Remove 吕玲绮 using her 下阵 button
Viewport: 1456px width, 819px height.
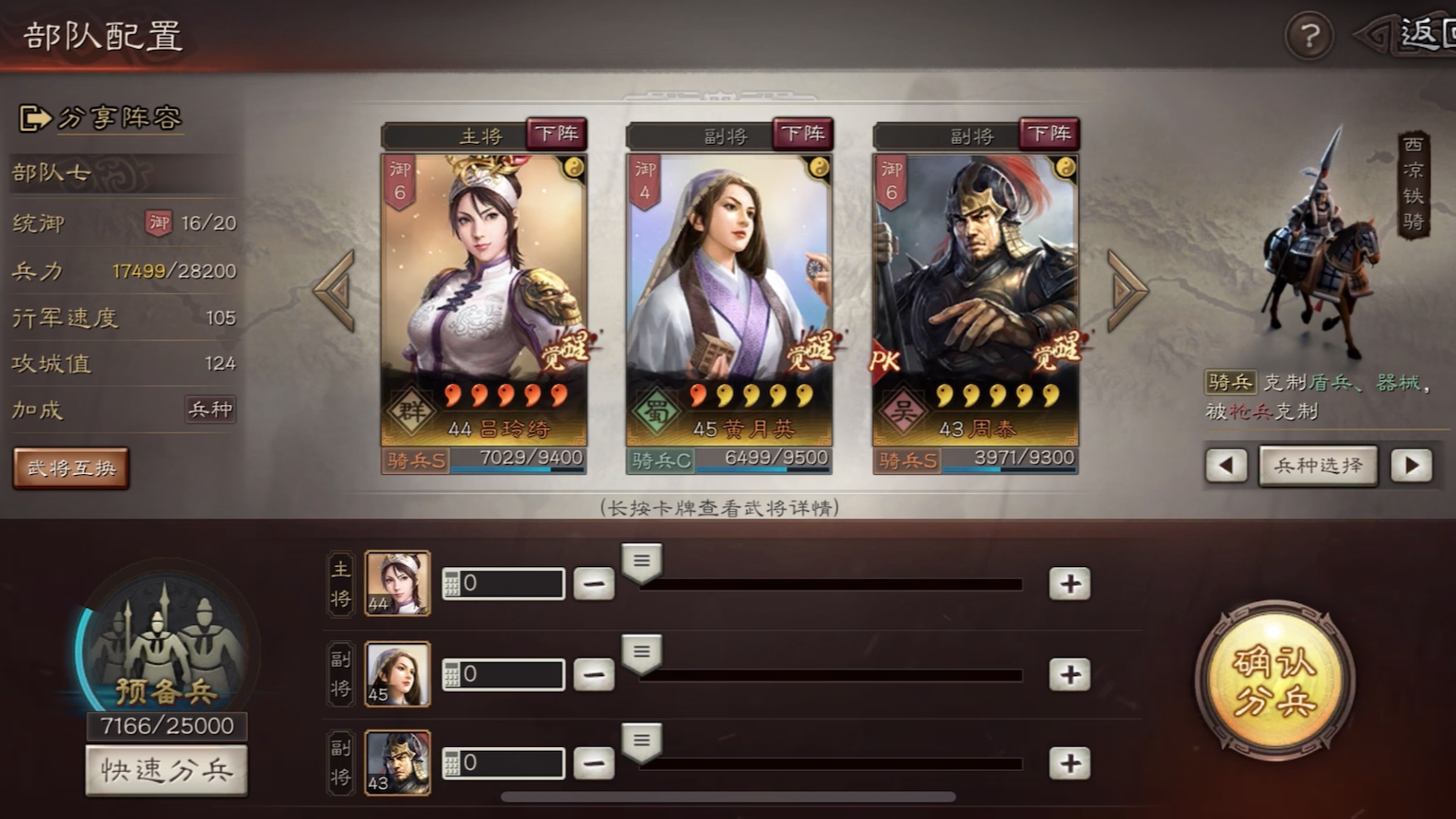coord(558,135)
